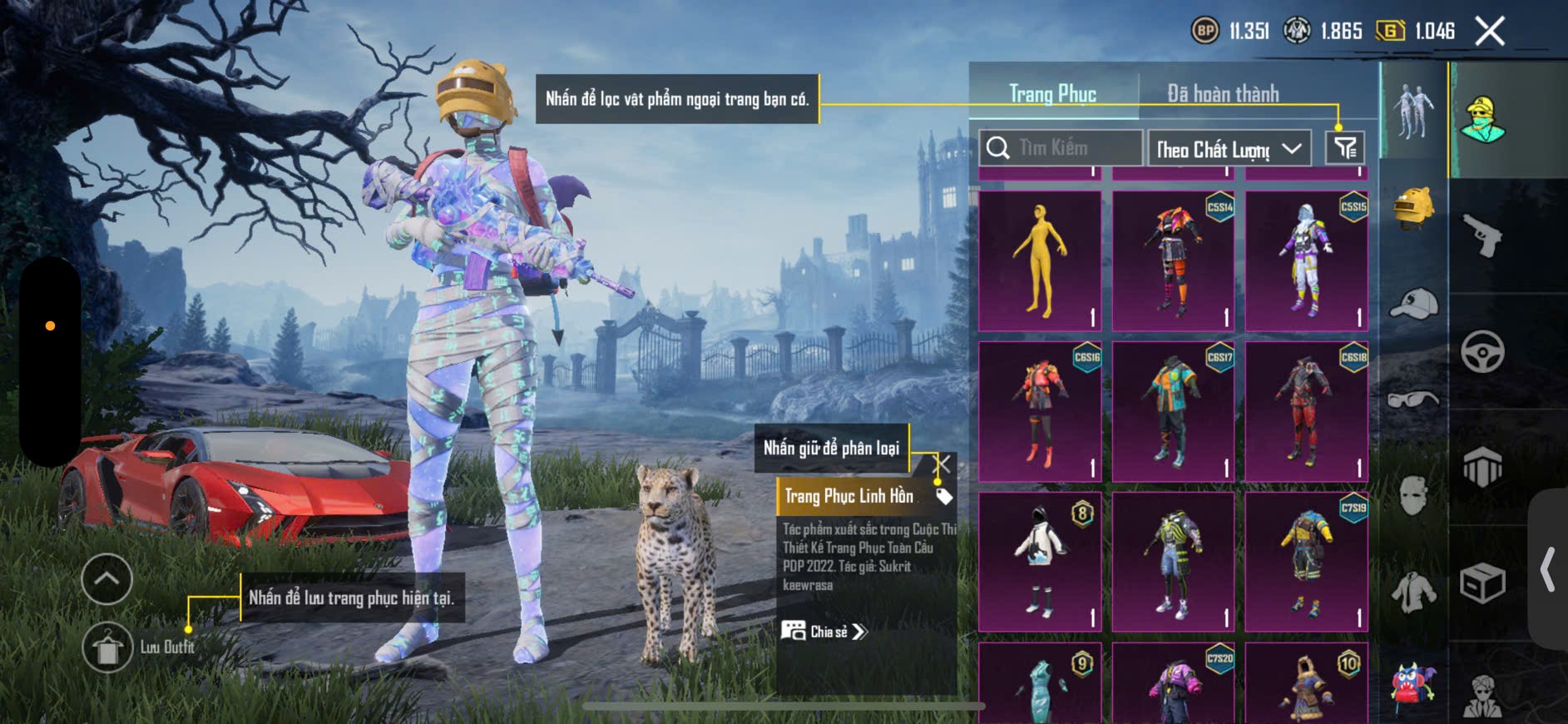Switch to the Trang Phục tab
1568x724 pixels.
[1052, 94]
